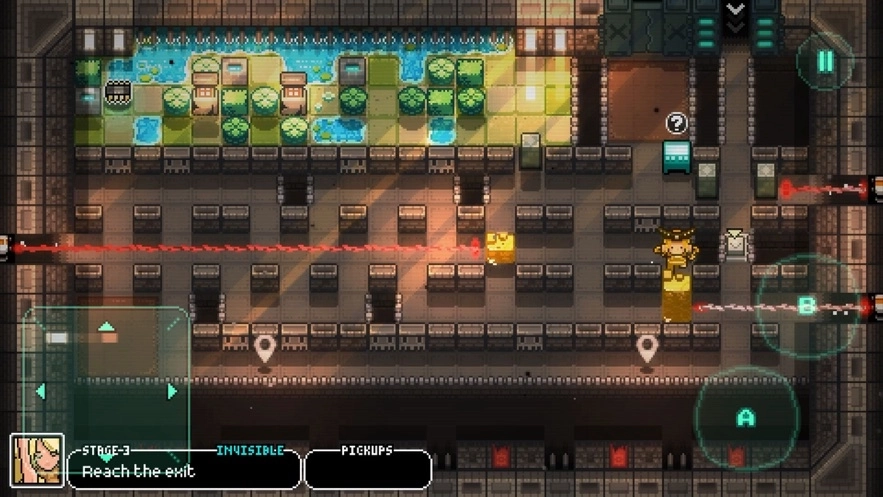The image size is (883, 497).
Task: Open the Stage-3 'Reach the exit' objective panel
Action: [x=184, y=468]
